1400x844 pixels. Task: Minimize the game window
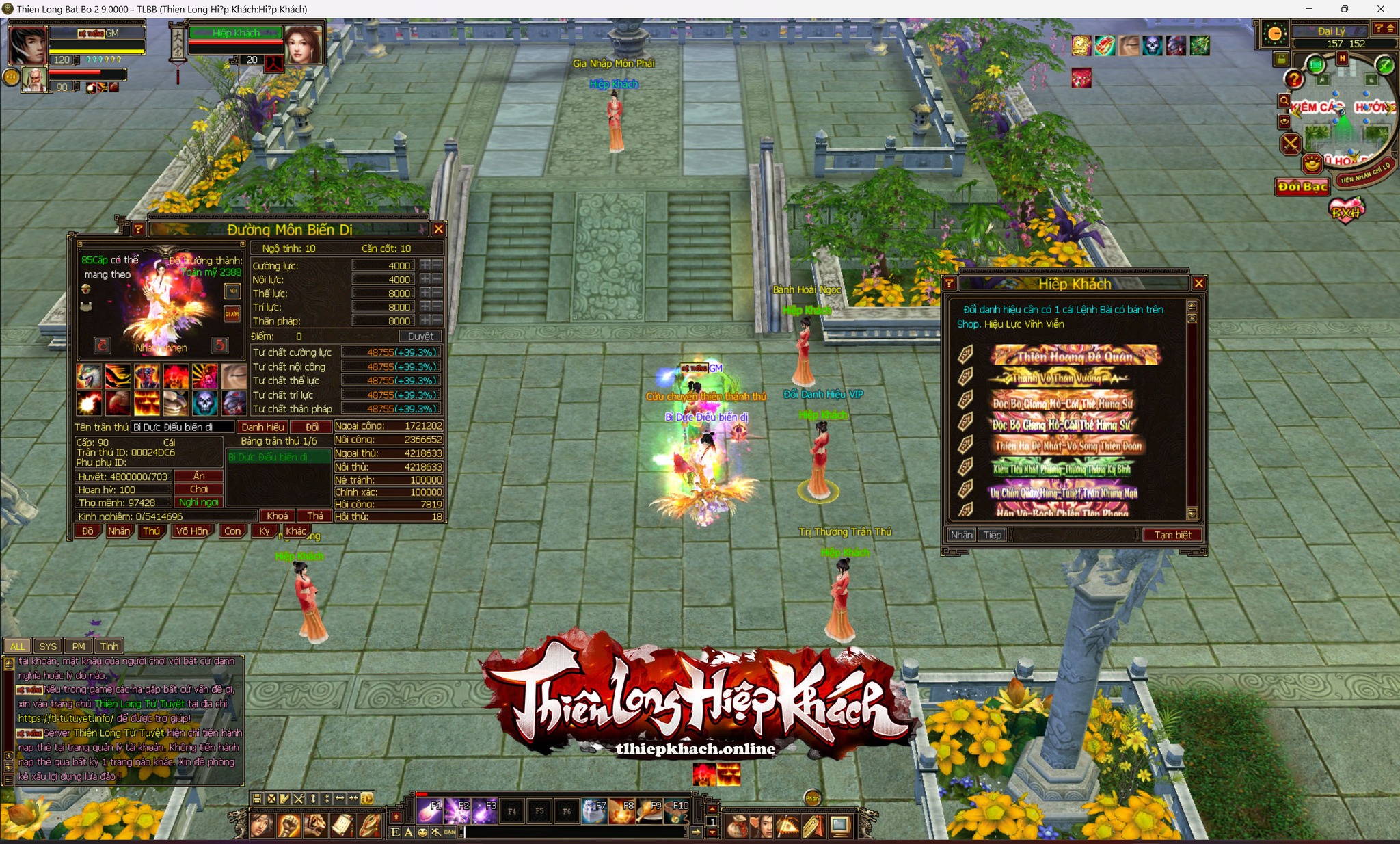(1309, 9)
